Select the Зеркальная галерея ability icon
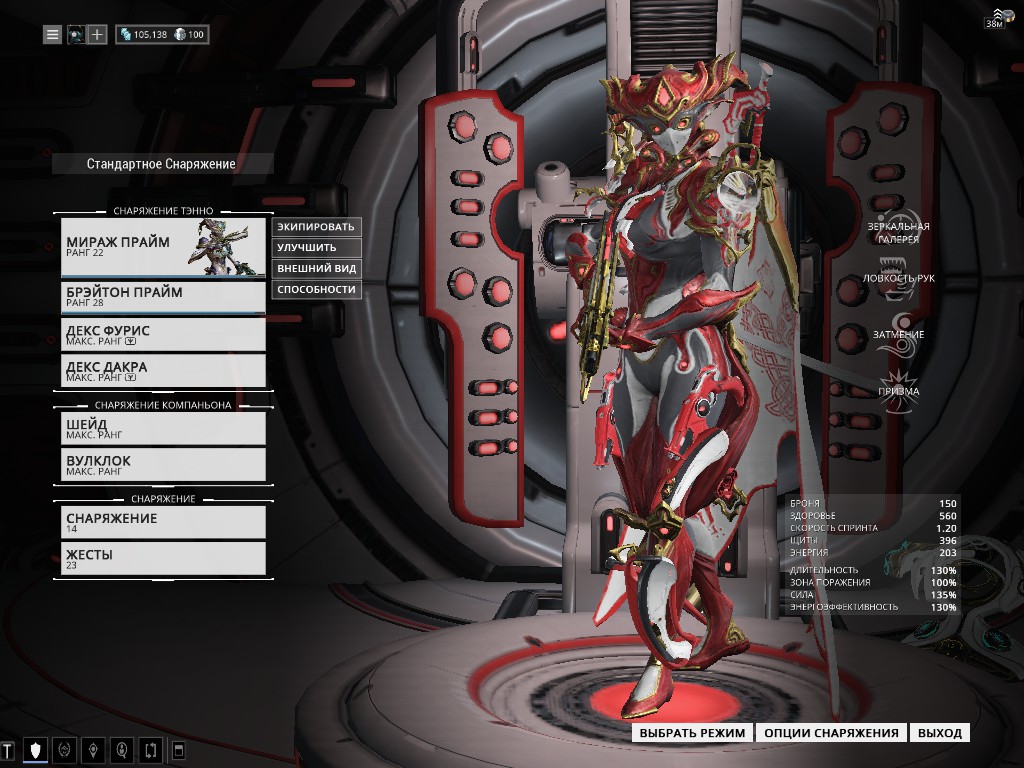The height and width of the screenshot is (768, 1024). (899, 226)
